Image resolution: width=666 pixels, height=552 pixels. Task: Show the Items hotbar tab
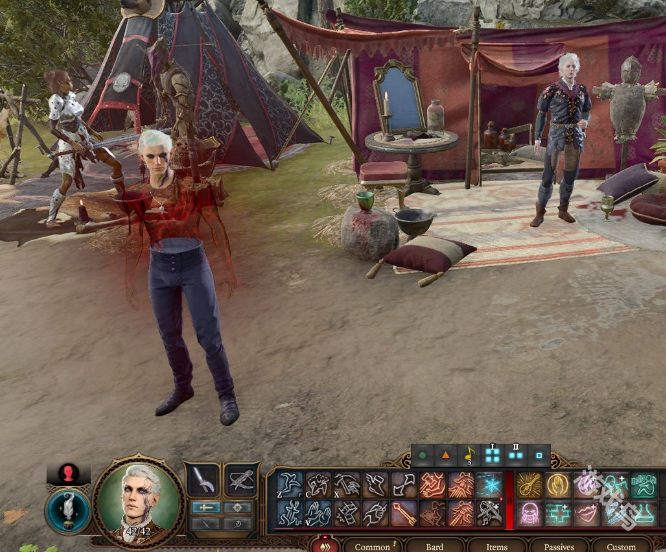coord(497,546)
